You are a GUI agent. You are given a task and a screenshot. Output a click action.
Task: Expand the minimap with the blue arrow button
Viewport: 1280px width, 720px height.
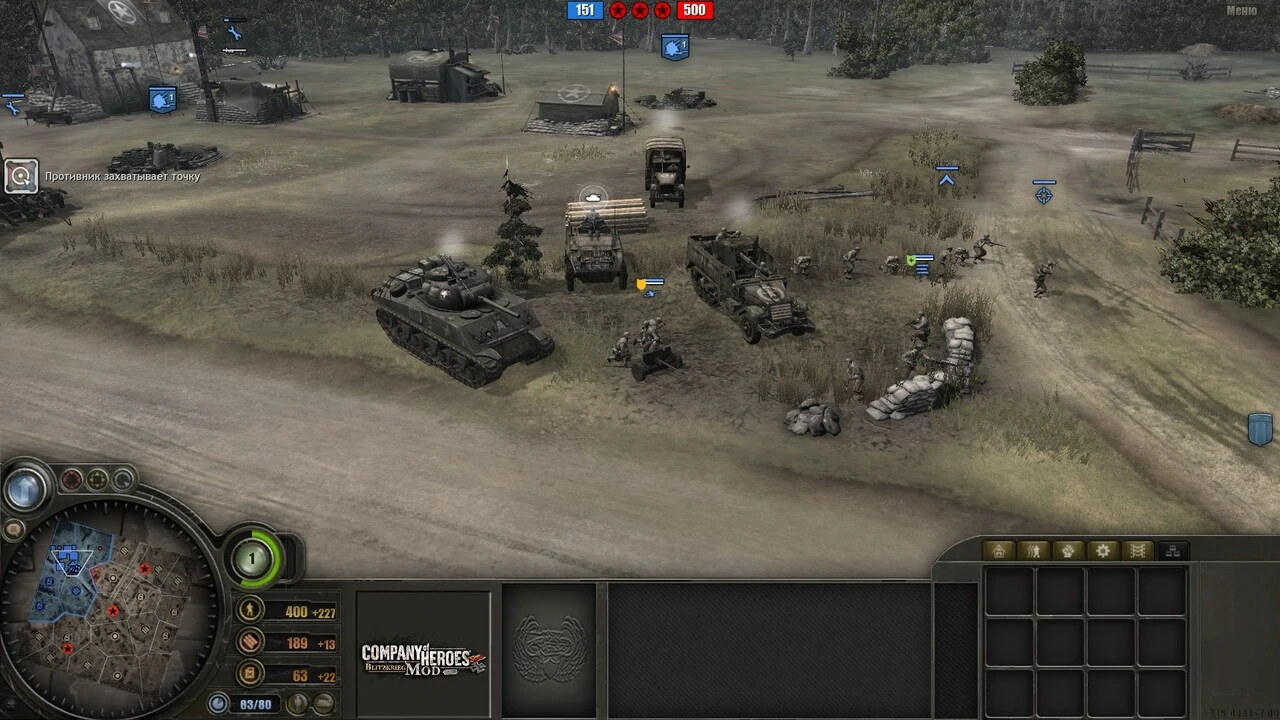click(25, 489)
